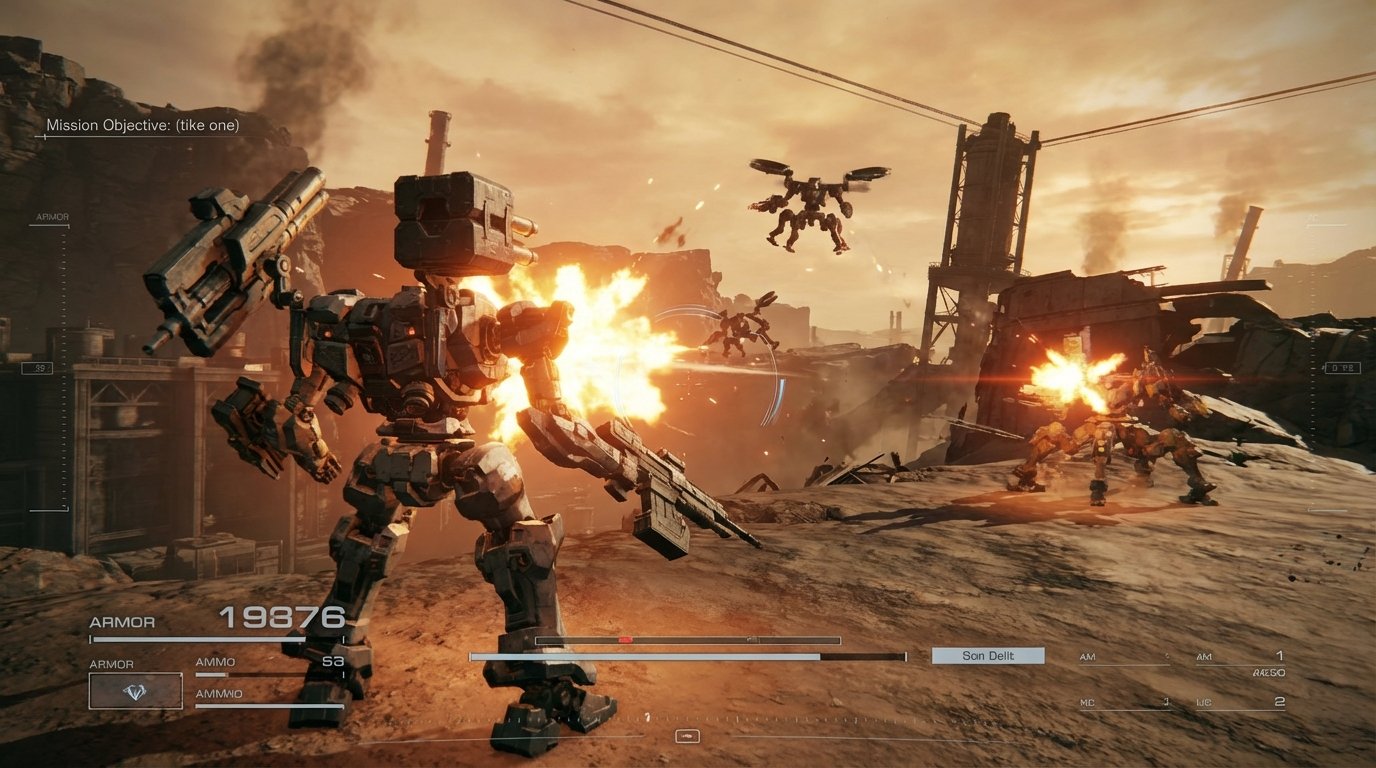Image resolution: width=1376 pixels, height=768 pixels.
Task: Select the enemy nameplate labeled Son Dellt
Action: [987, 655]
